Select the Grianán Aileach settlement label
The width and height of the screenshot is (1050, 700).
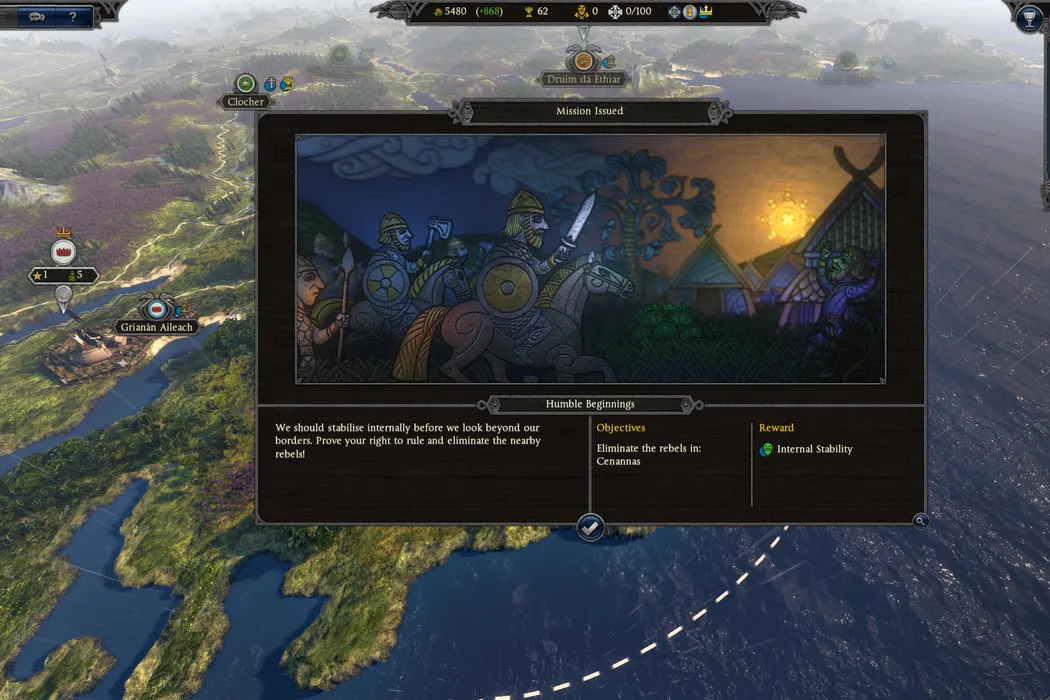(156, 327)
